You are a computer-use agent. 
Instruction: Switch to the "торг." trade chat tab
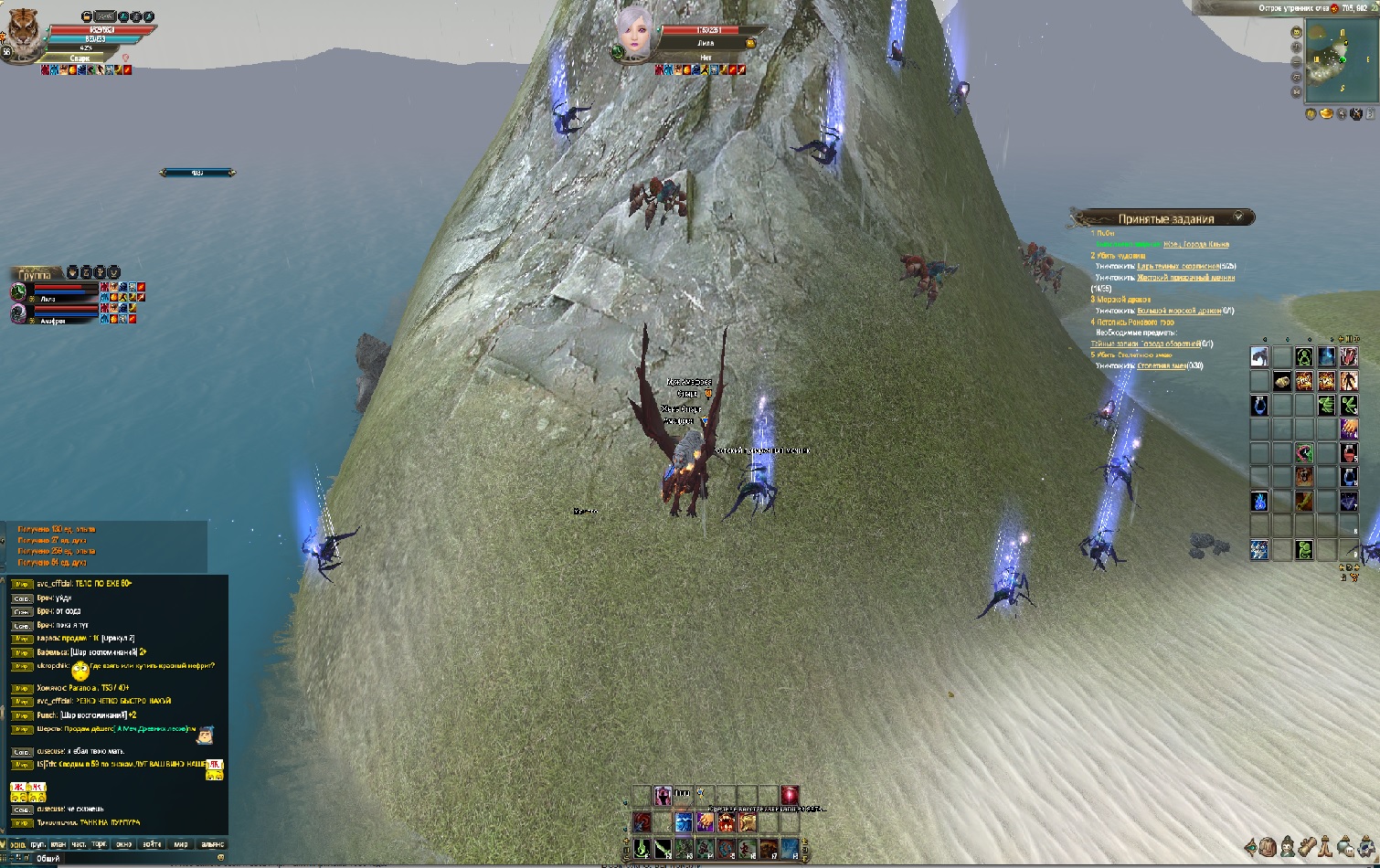(100, 844)
